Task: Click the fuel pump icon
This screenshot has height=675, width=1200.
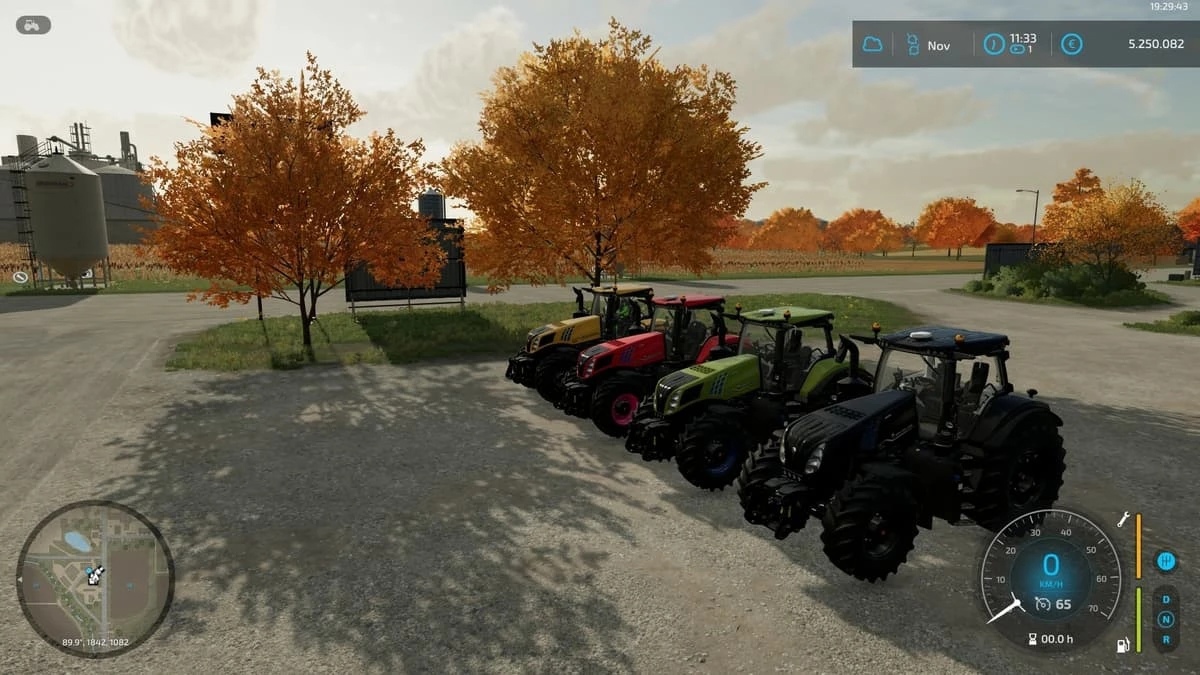Action: tap(1123, 645)
